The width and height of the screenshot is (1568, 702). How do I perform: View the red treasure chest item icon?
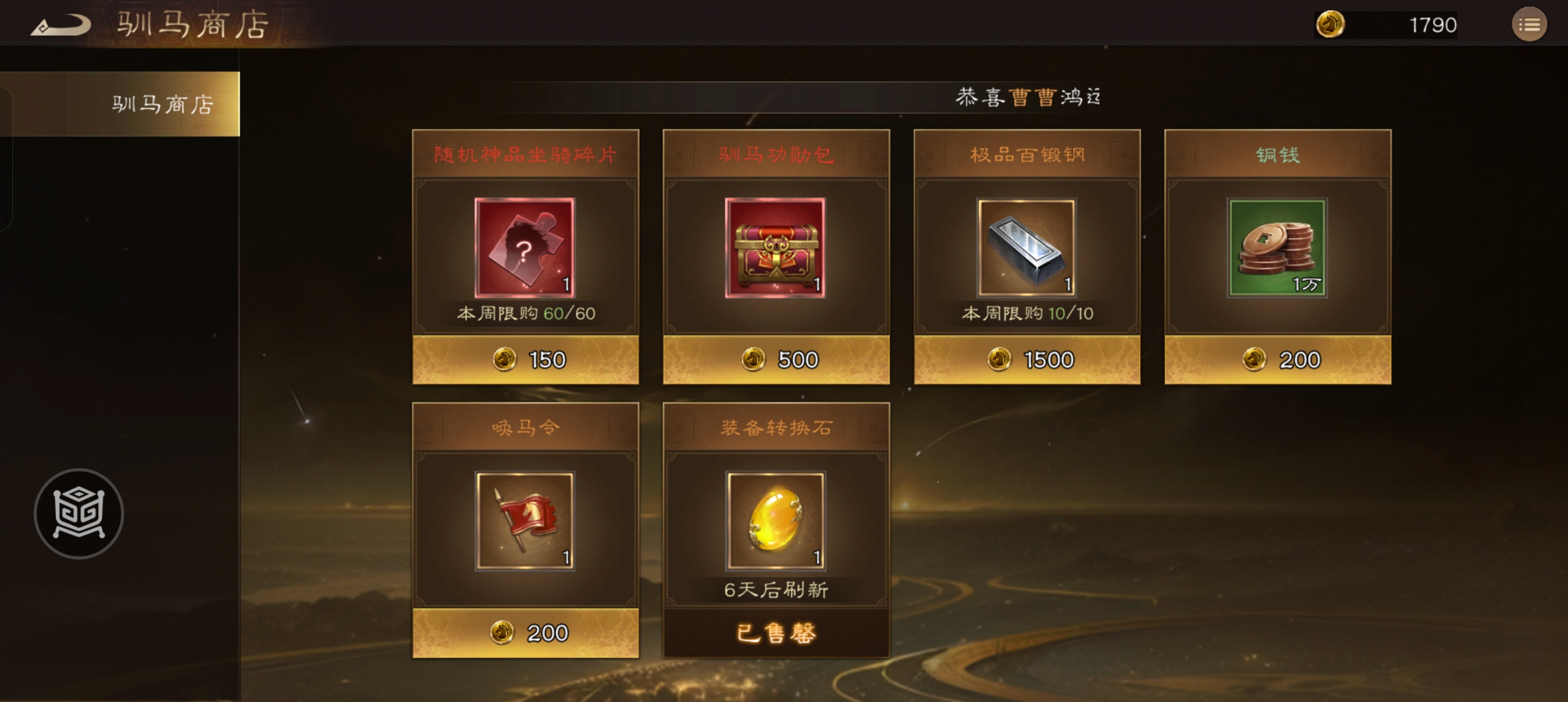(x=776, y=248)
